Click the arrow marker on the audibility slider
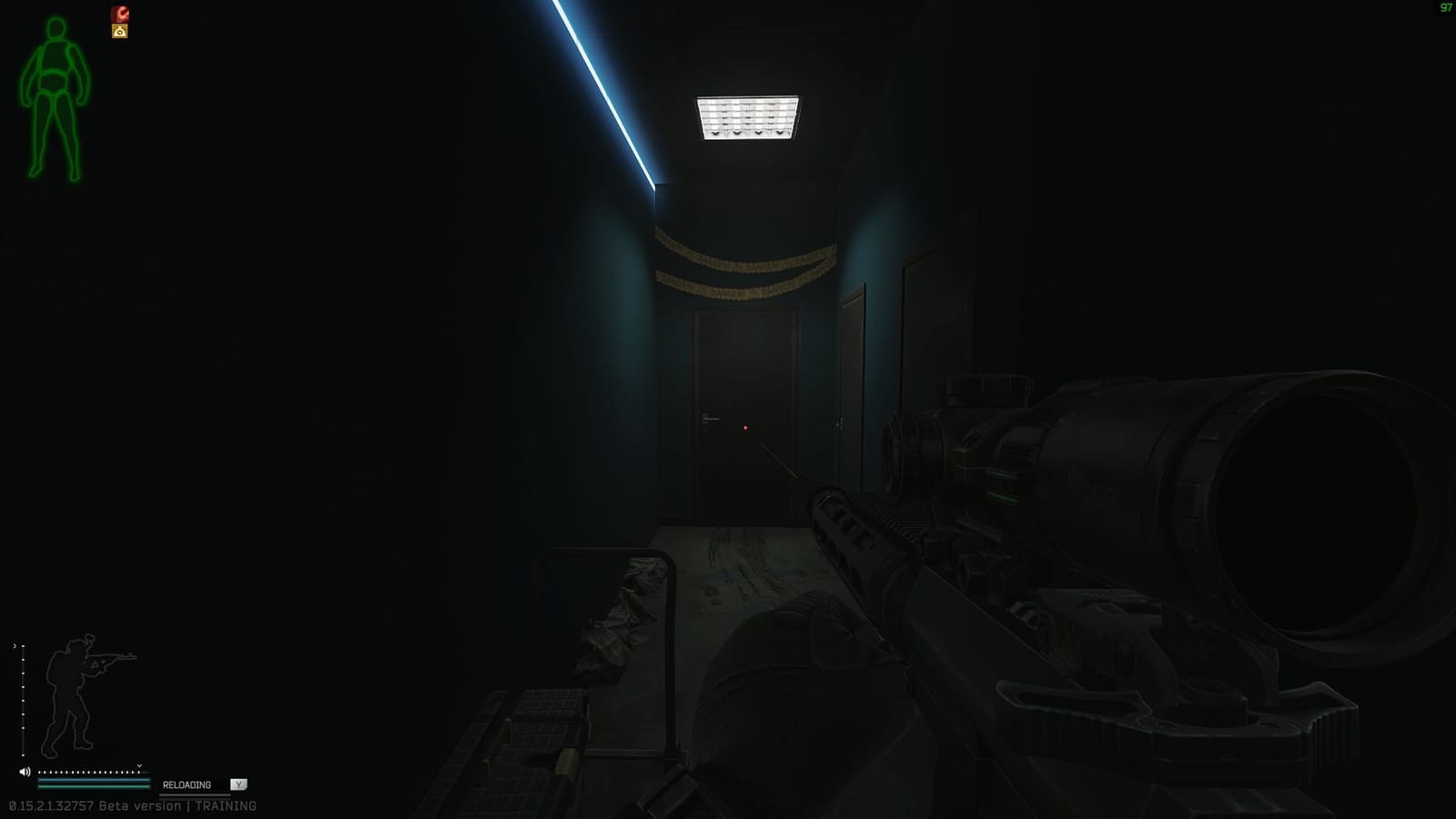The height and width of the screenshot is (819, 1456). click(x=139, y=765)
